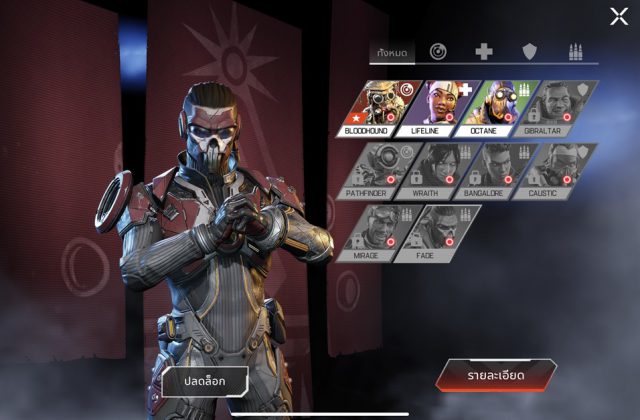The image size is (640, 420).
Task: Select the Bloodhound legend card
Action: pyautogui.click(x=383, y=107)
